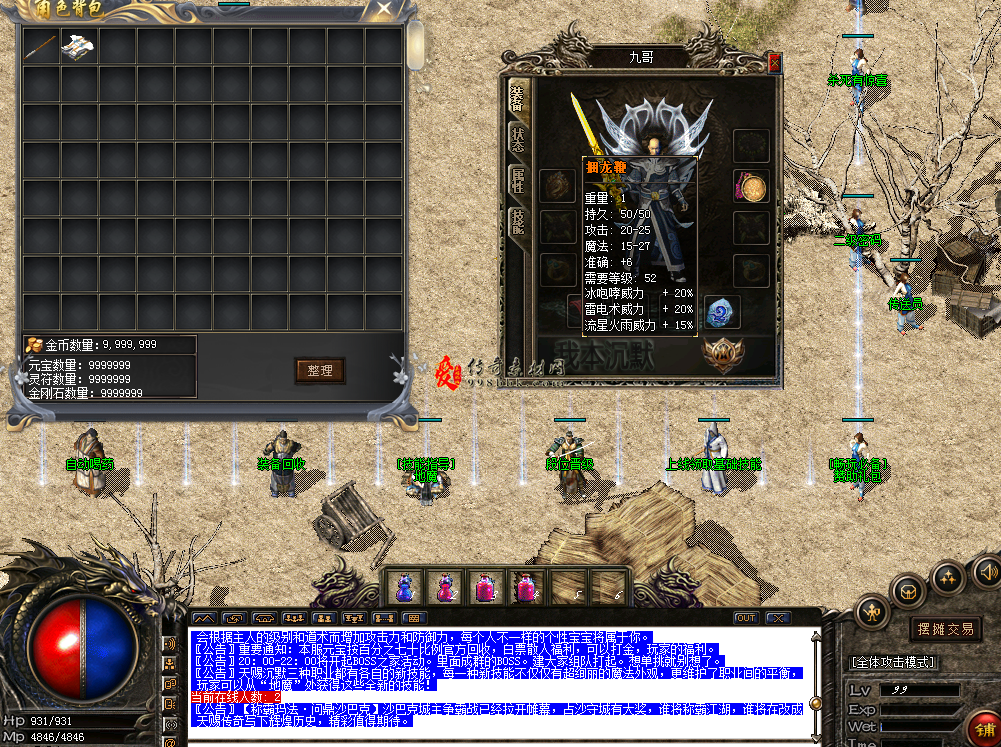Click the 整理 sort button in the bag

320,370
